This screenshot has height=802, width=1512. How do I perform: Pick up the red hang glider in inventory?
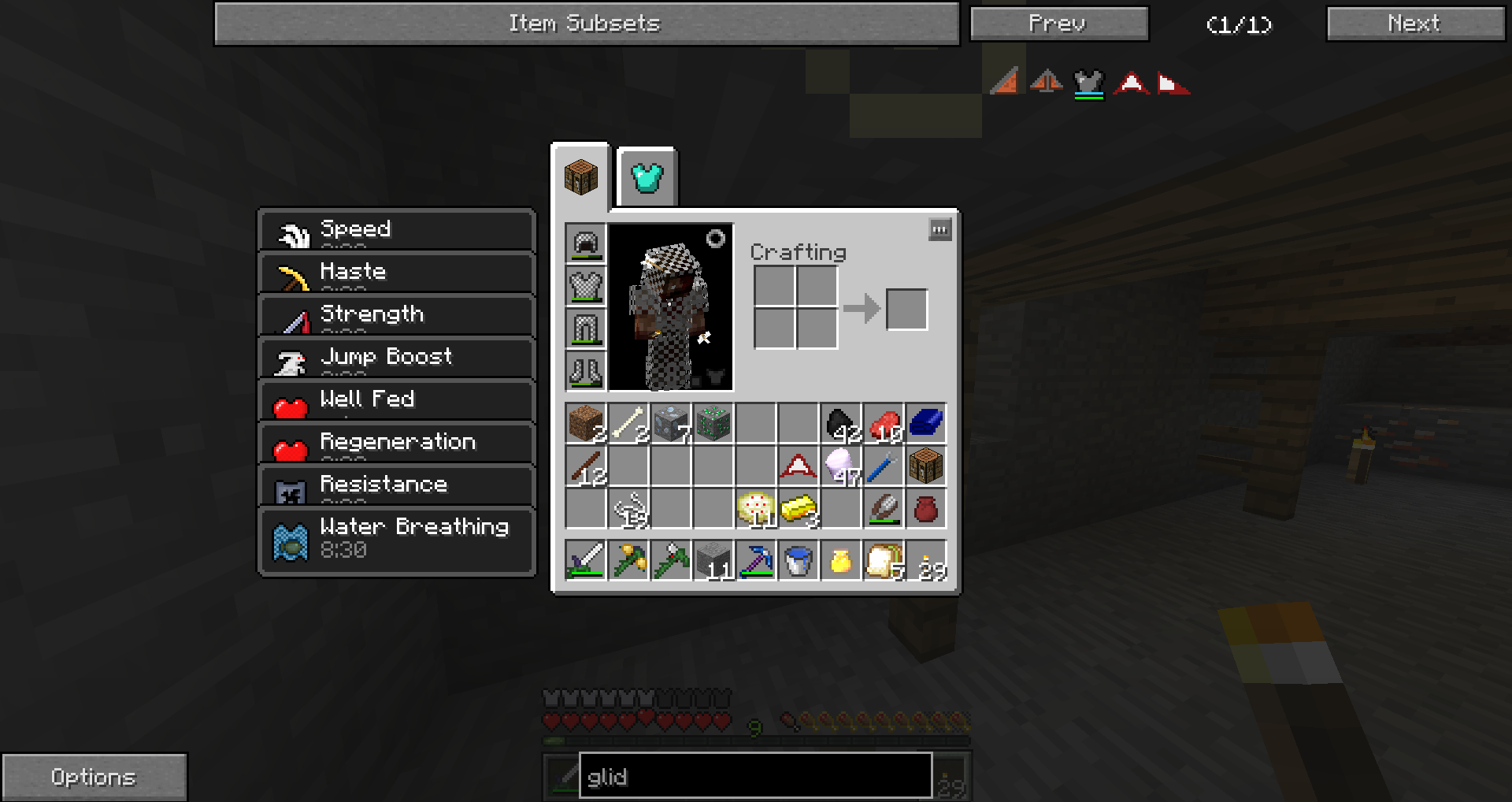pyautogui.click(x=799, y=466)
